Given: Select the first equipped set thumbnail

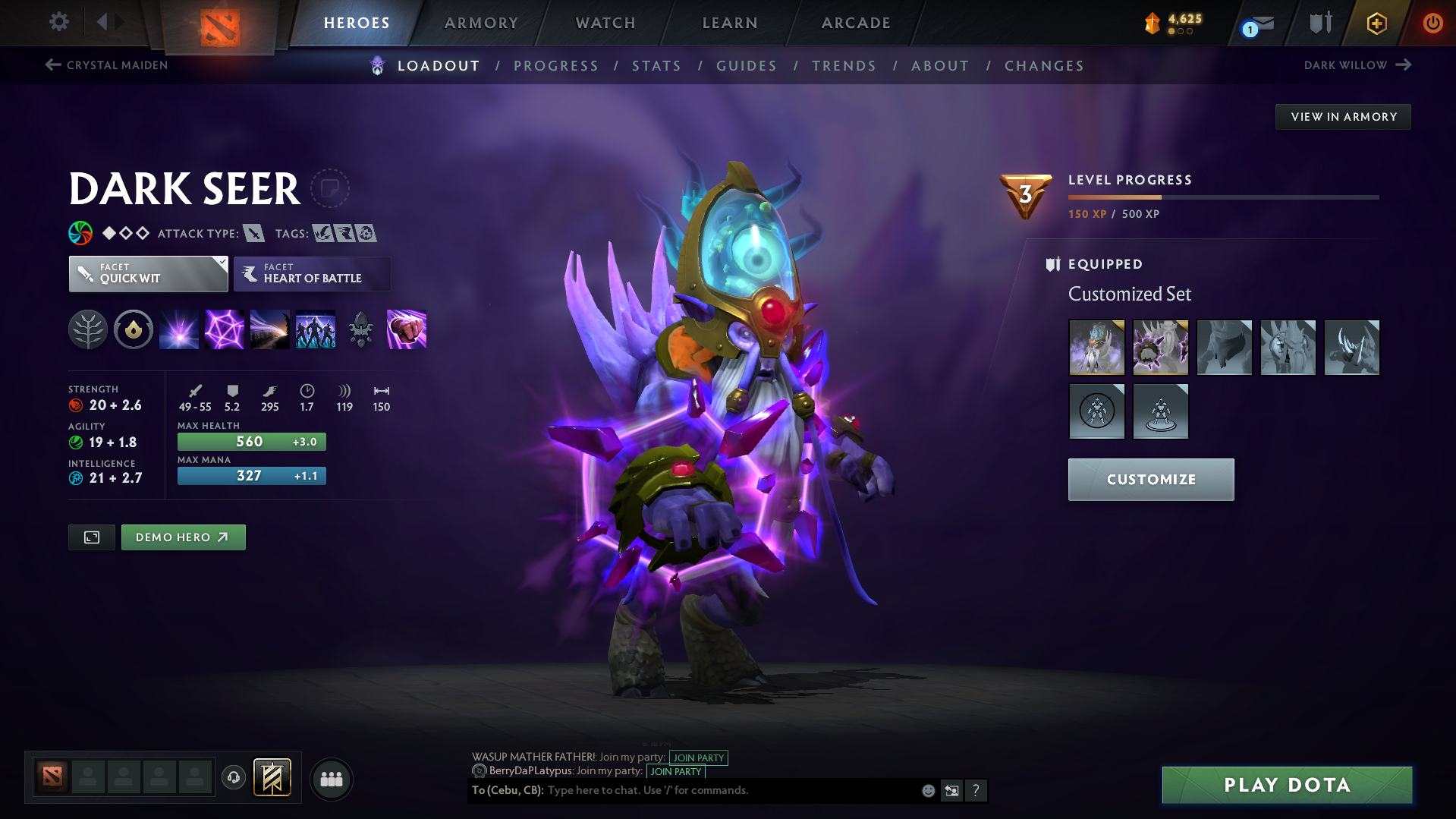Looking at the screenshot, I should pyautogui.click(x=1096, y=347).
